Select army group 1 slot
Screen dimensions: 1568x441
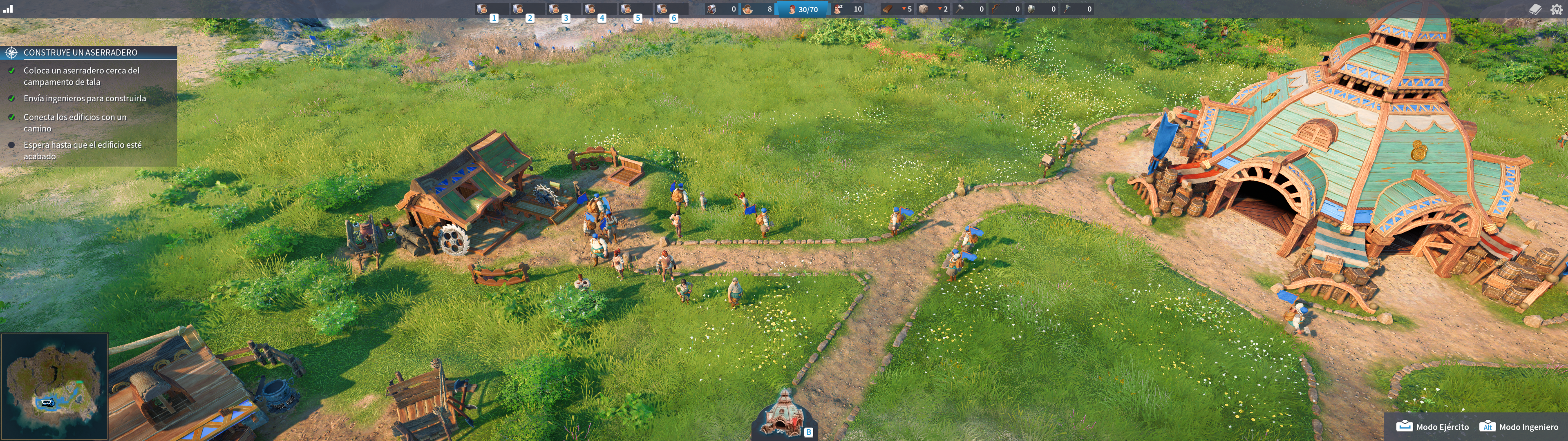tap(490, 10)
